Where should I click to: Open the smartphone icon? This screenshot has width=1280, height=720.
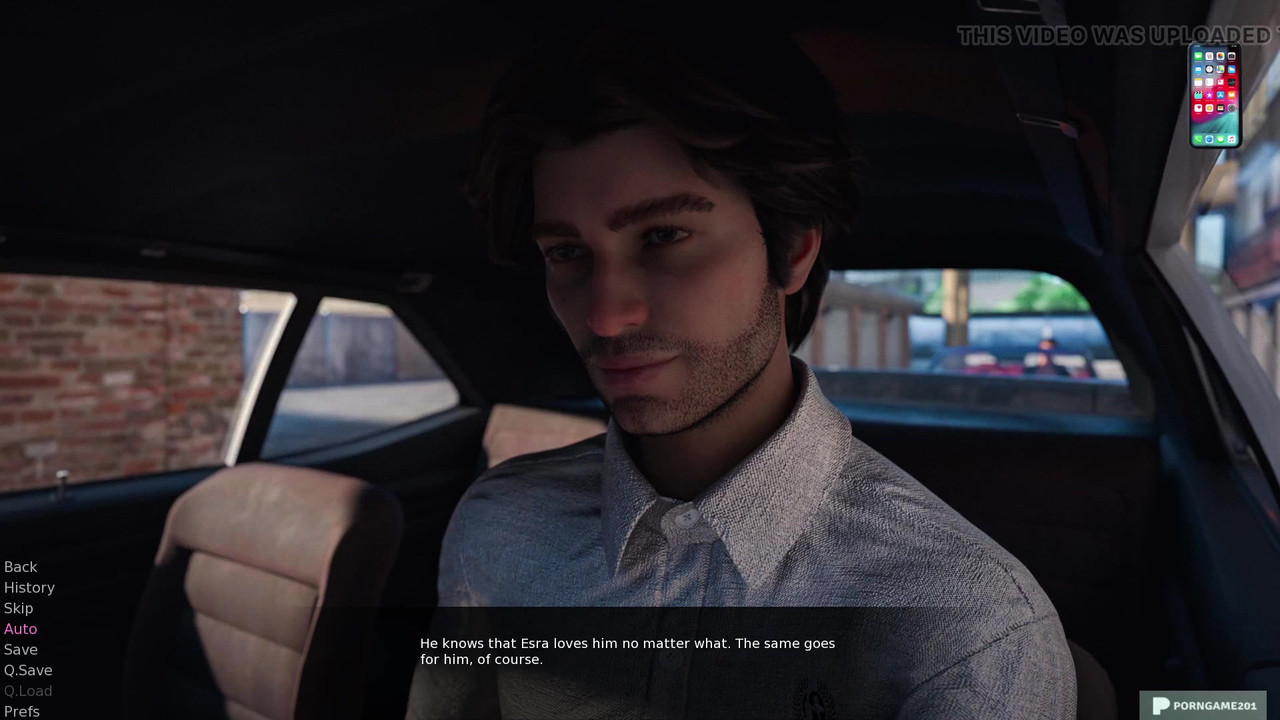[x=1215, y=96]
